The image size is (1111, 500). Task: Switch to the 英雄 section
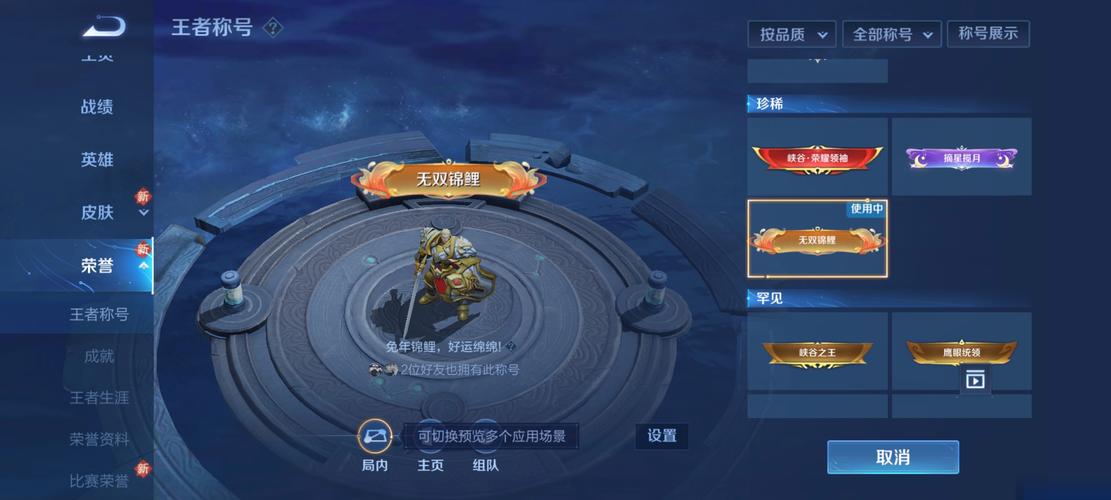point(97,160)
